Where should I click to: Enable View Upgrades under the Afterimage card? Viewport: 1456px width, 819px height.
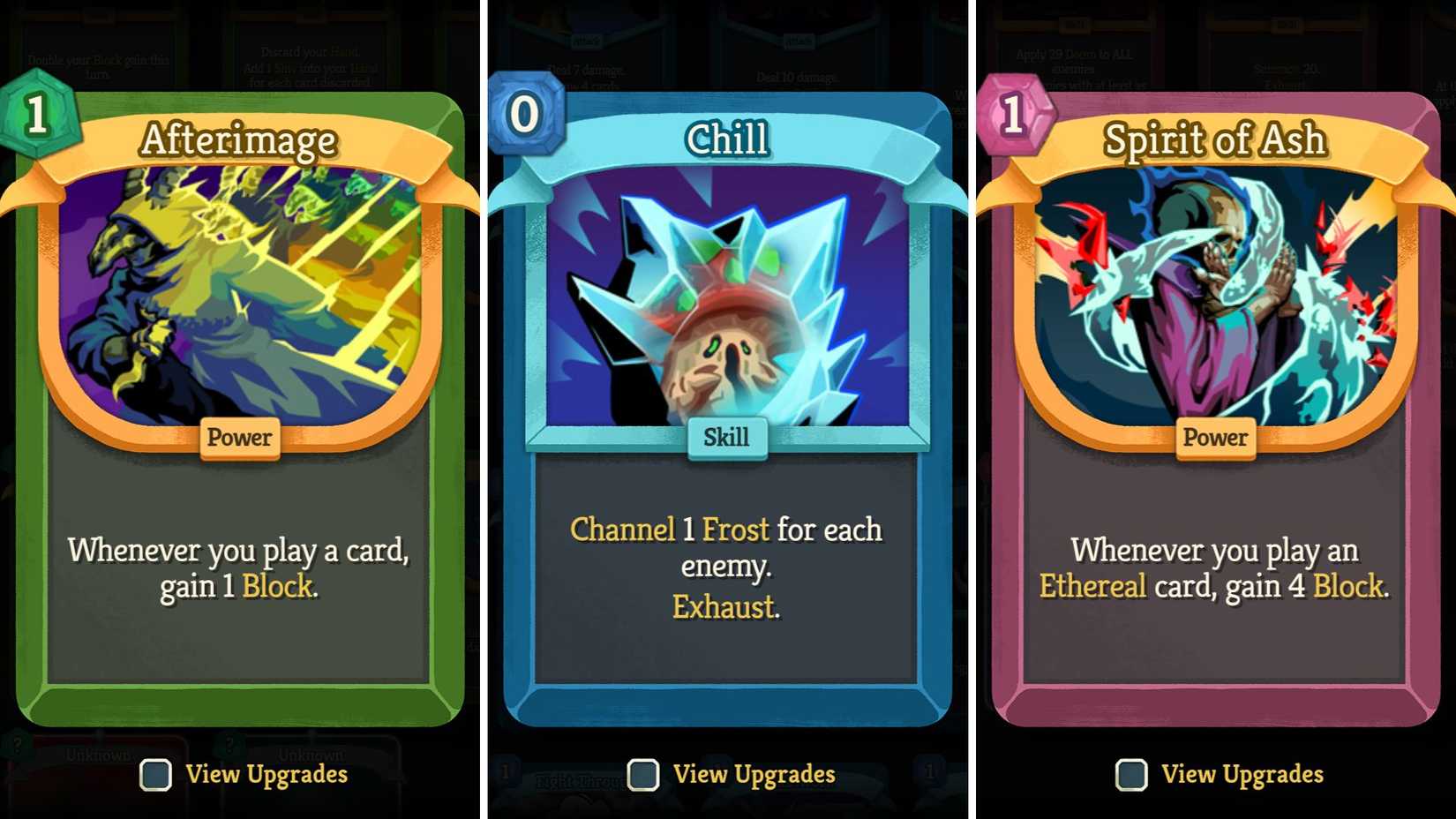click(156, 775)
